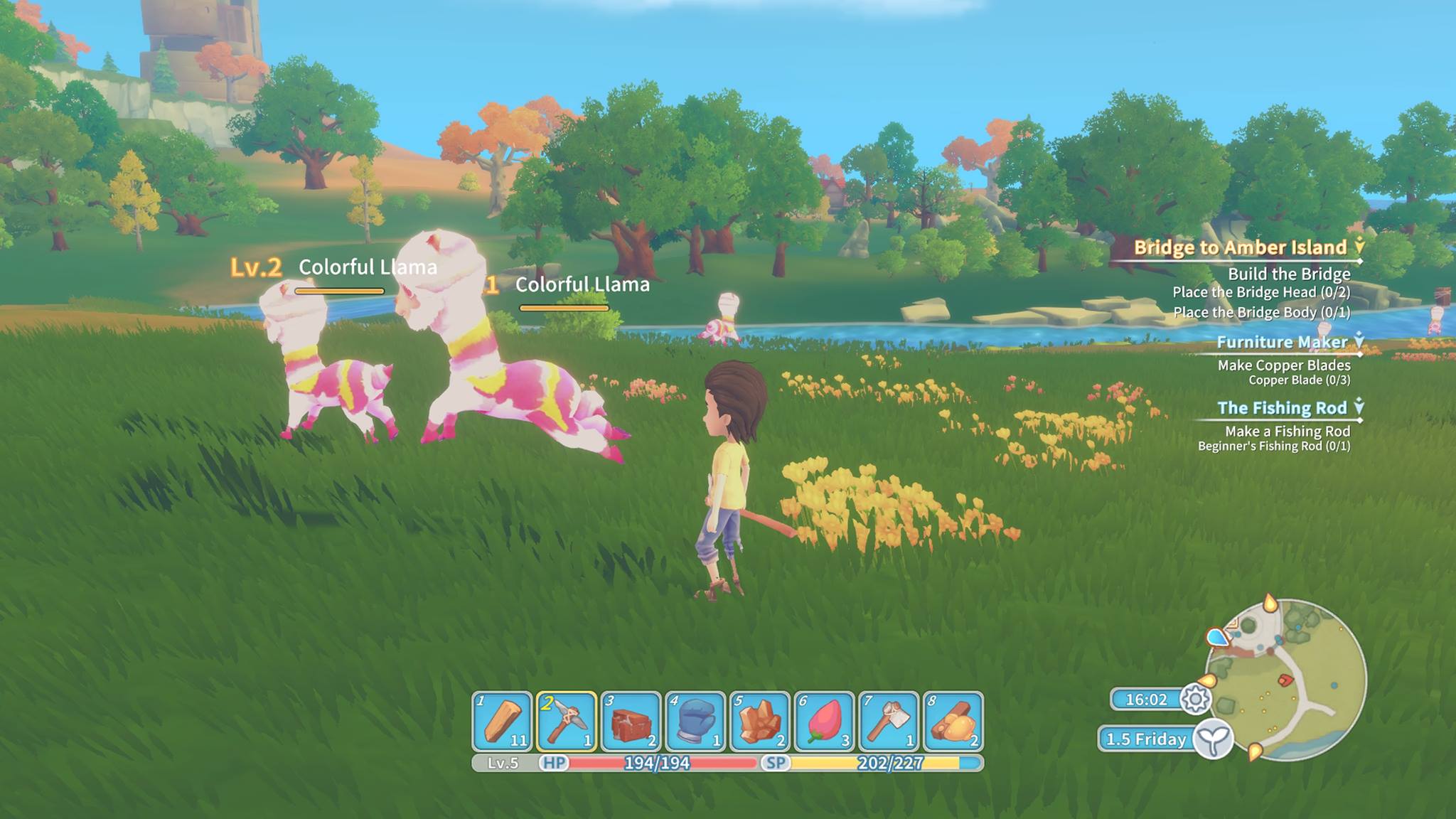Click the sprout season icon by date

tap(1213, 739)
